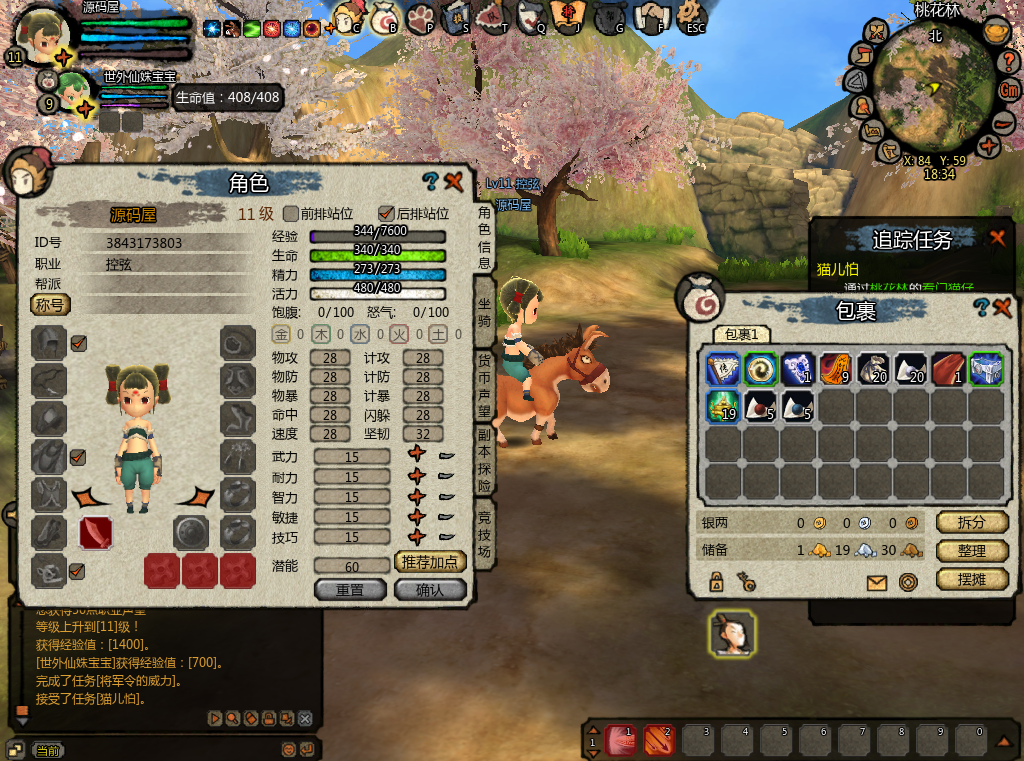The width and height of the screenshot is (1024, 761).
Task: Select the 包裹1 bag tab
Action: [x=741, y=334]
